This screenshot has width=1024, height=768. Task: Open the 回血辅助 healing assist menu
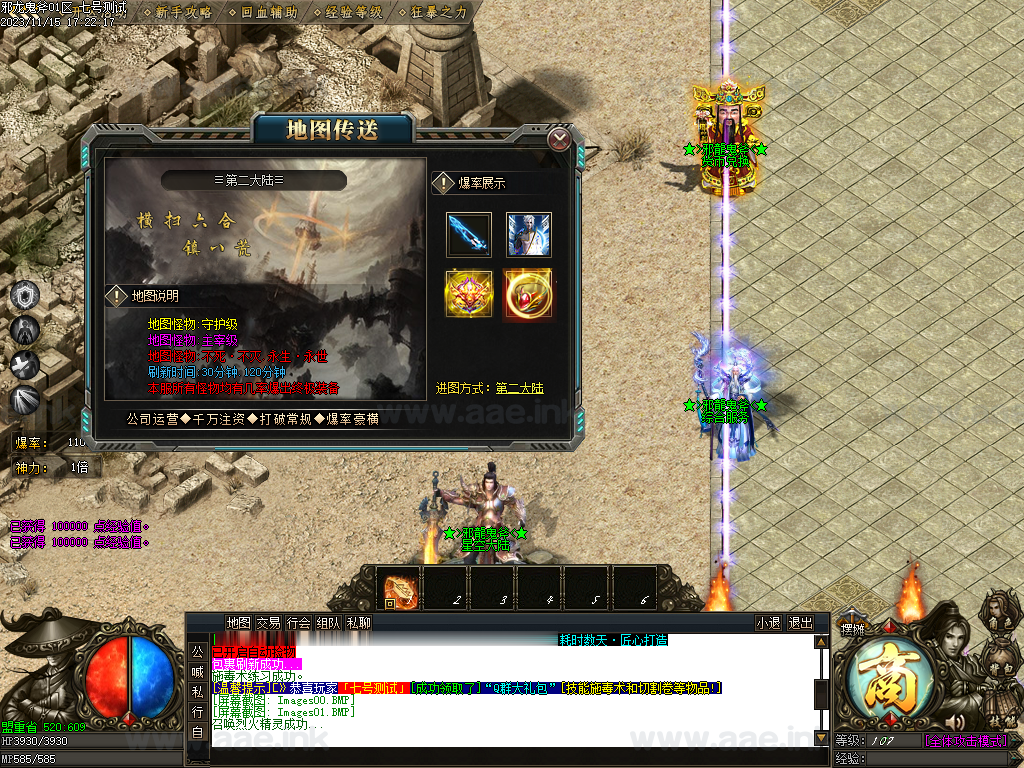[x=269, y=12]
